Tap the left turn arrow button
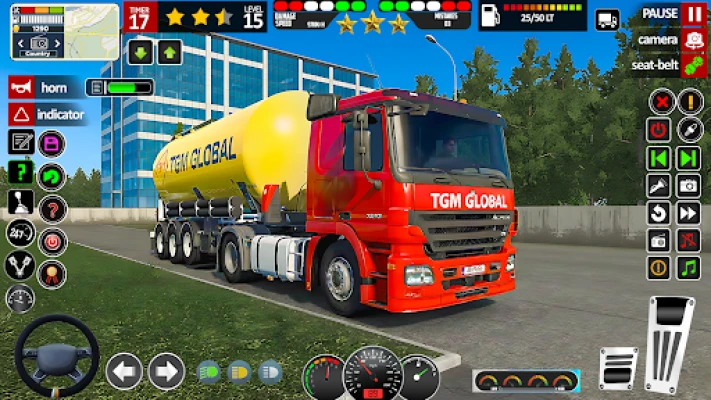 tap(124, 371)
